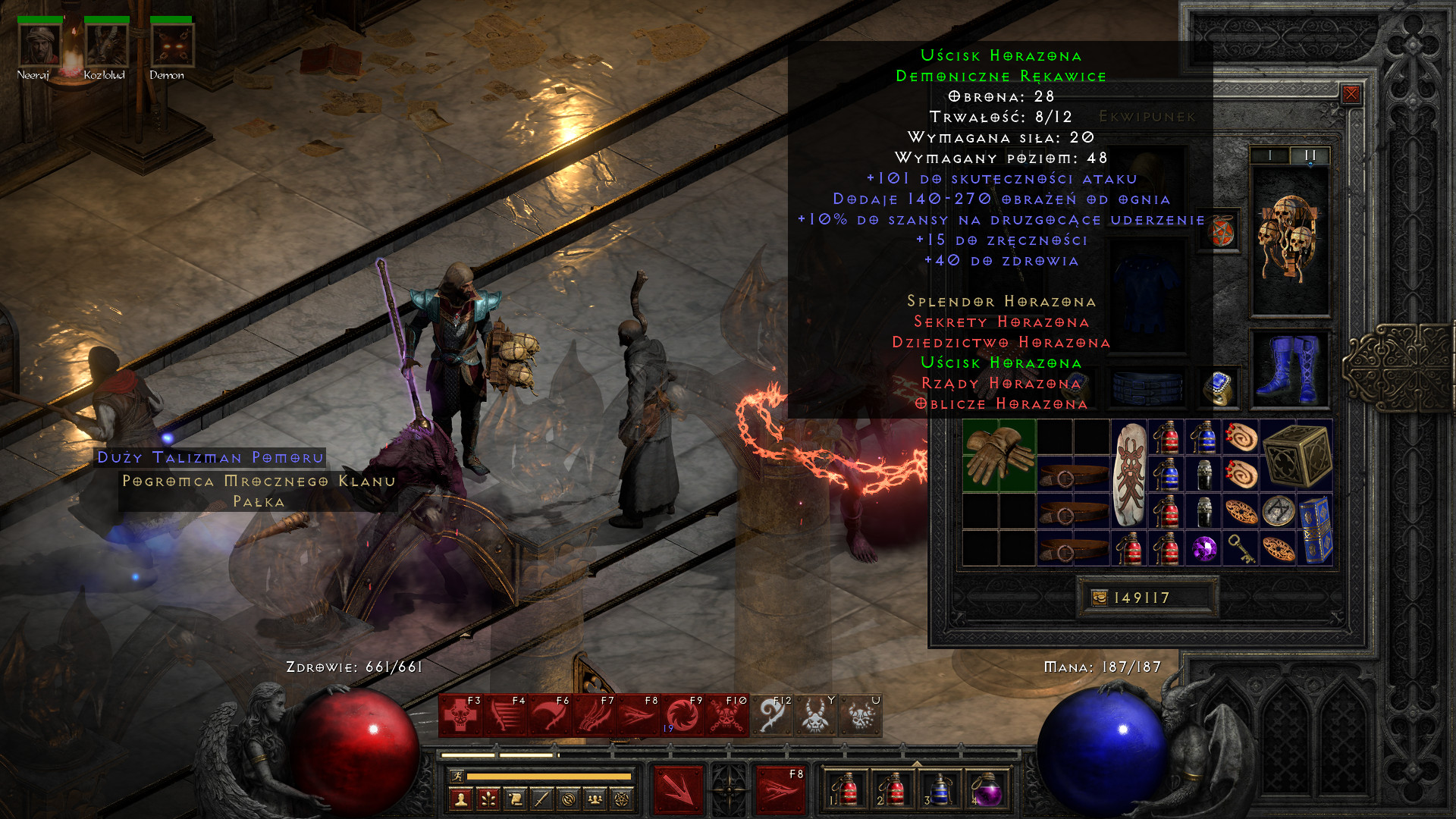Viewport: 1456px width, 819px height.
Task: Pick the golden key from the inventory
Action: pyautogui.click(x=1241, y=549)
